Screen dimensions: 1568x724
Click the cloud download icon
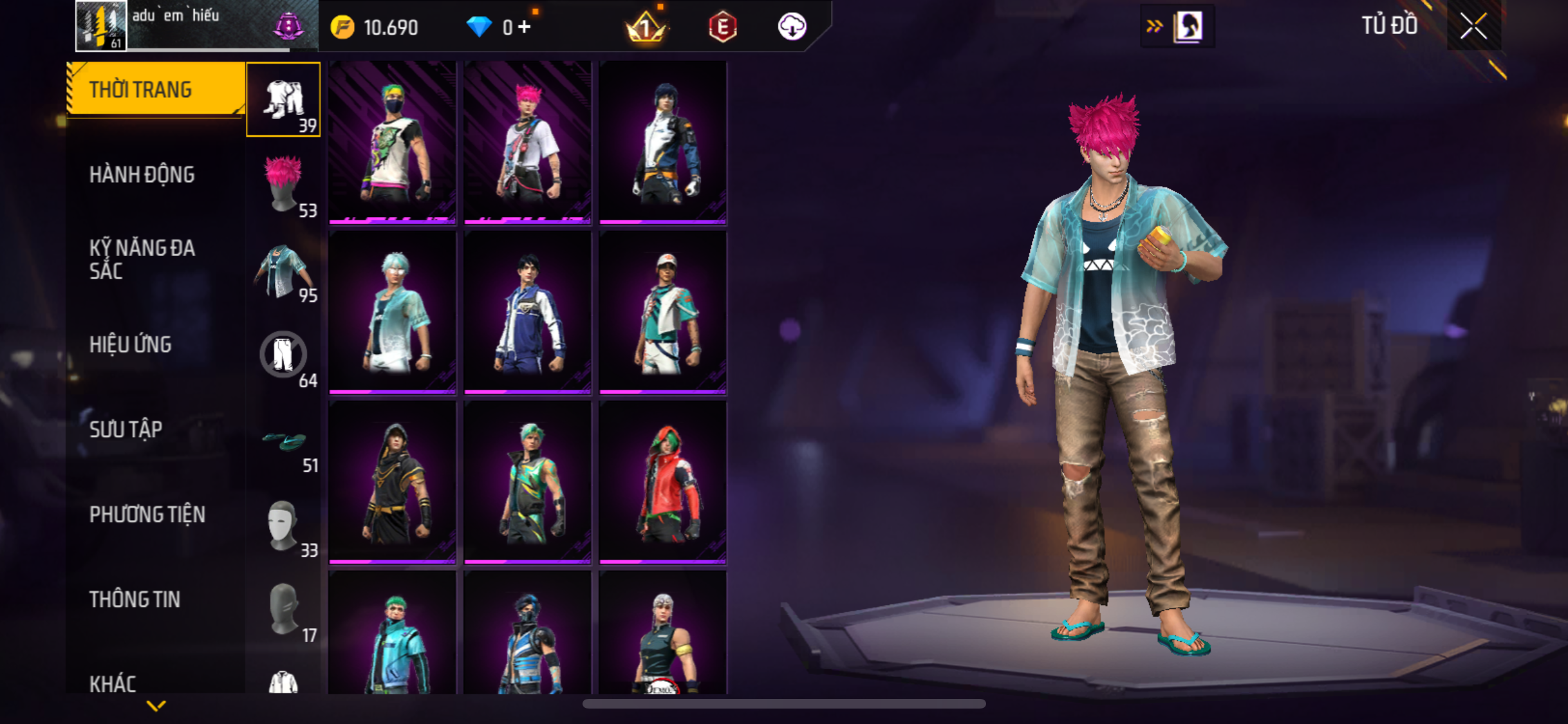pyautogui.click(x=792, y=27)
